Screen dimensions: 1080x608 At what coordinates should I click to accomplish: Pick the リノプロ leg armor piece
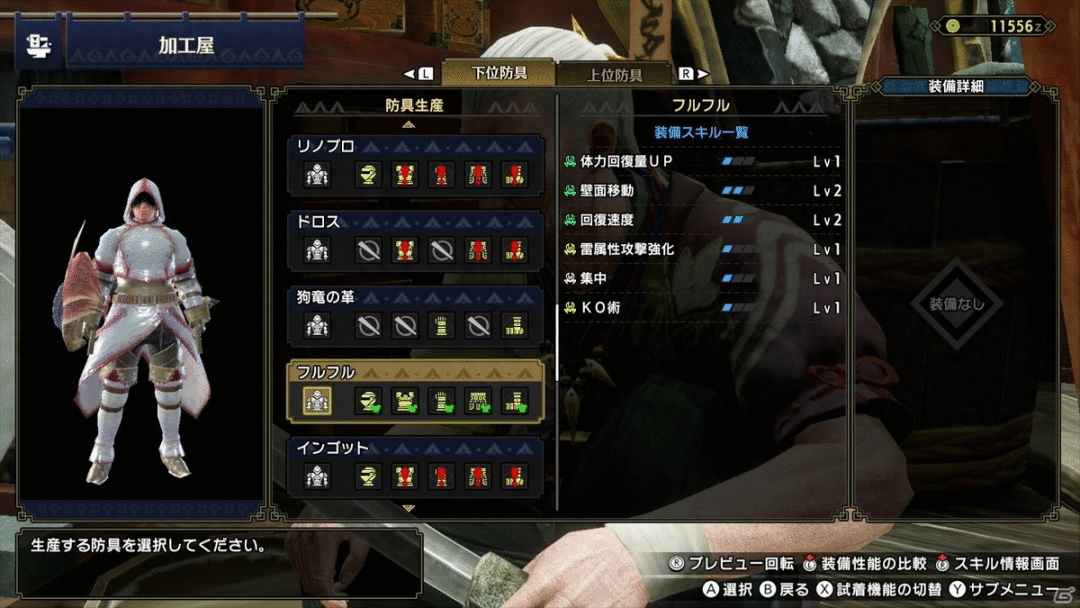point(514,174)
